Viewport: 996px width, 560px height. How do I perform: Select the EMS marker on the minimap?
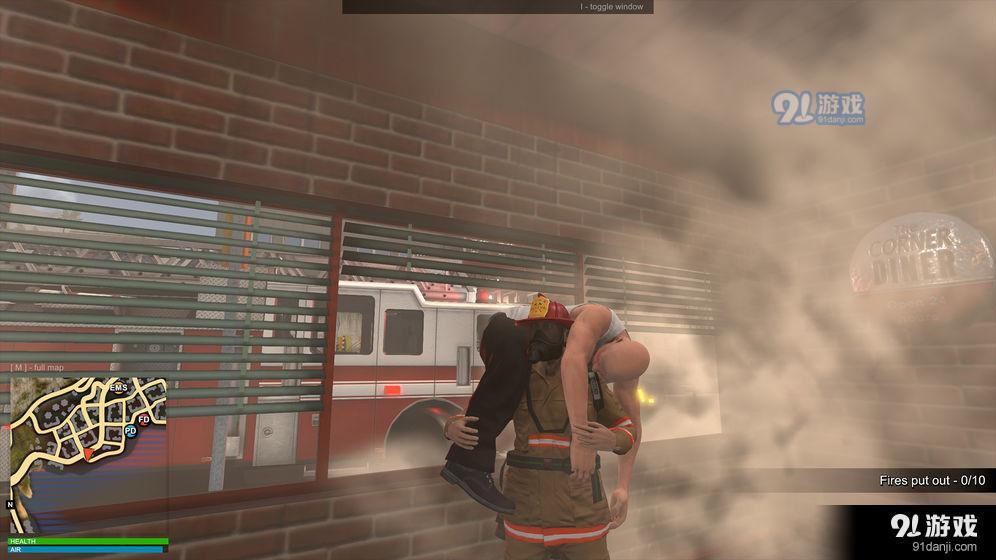click(x=118, y=387)
